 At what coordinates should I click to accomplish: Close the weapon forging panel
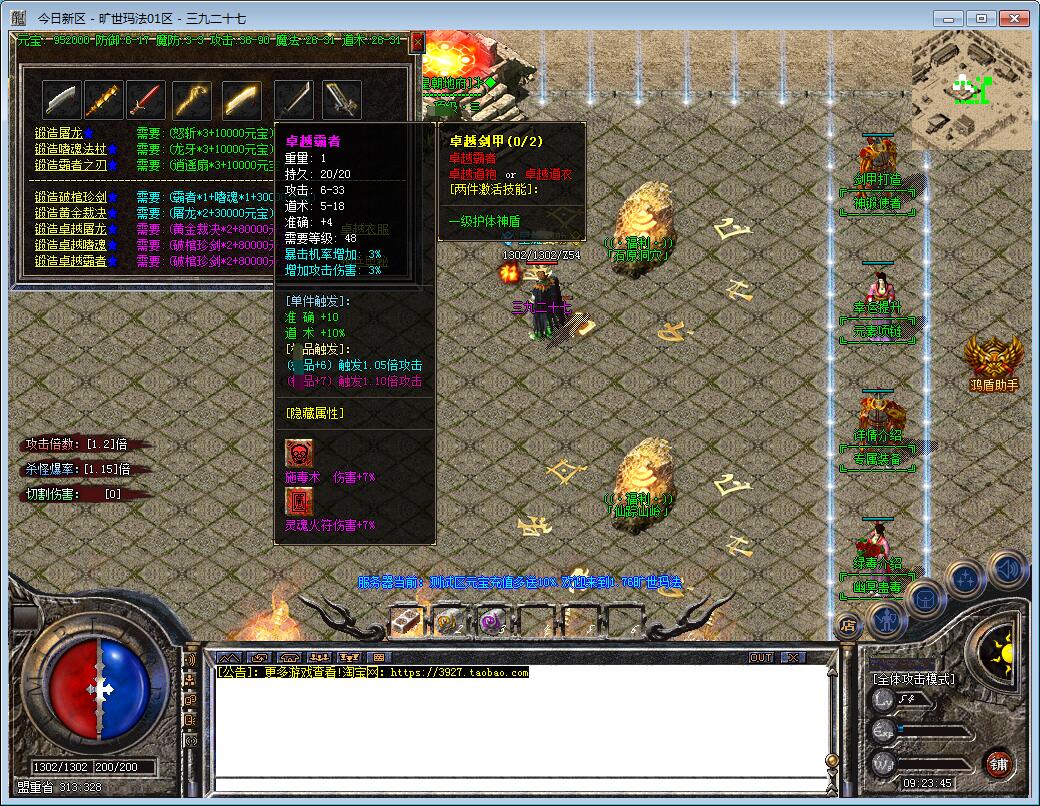(417, 42)
